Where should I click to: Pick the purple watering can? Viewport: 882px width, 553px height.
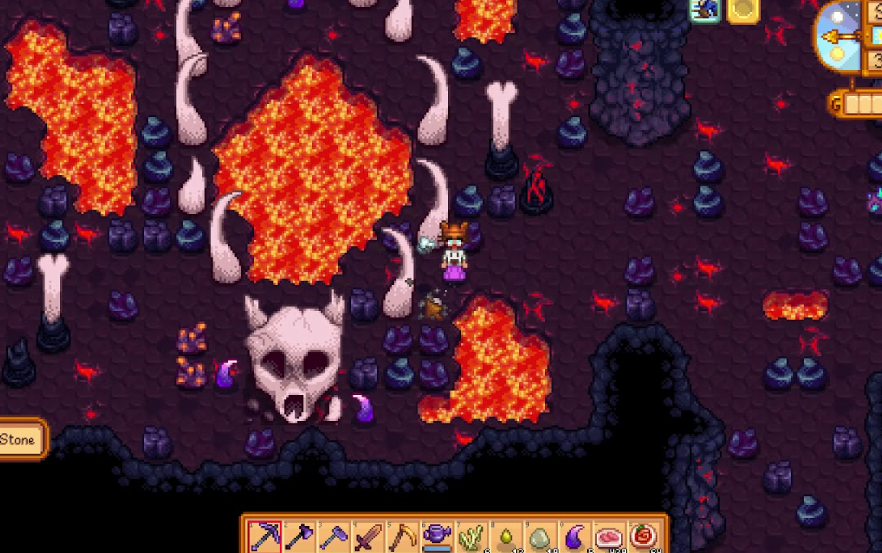point(437,537)
